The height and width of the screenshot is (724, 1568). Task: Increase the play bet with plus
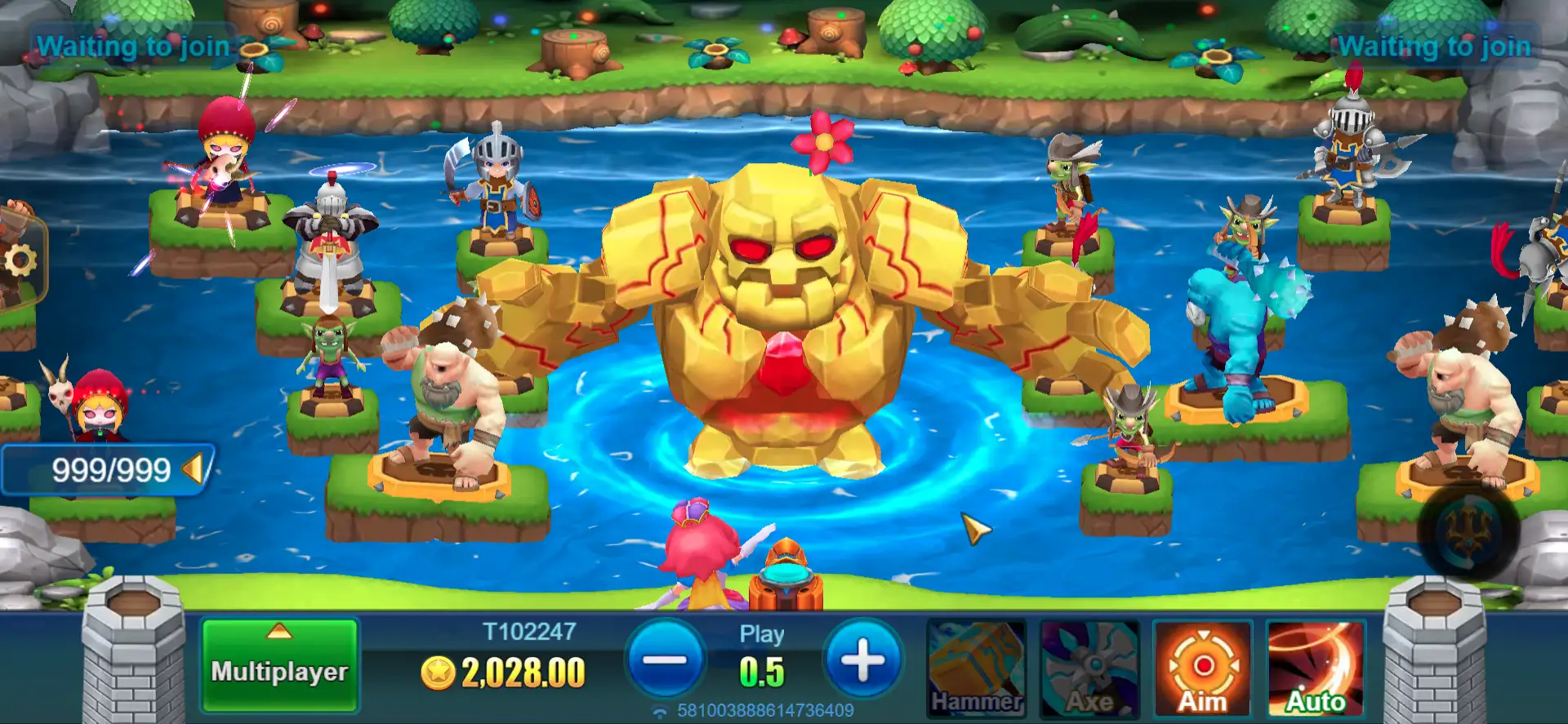(862, 660)
